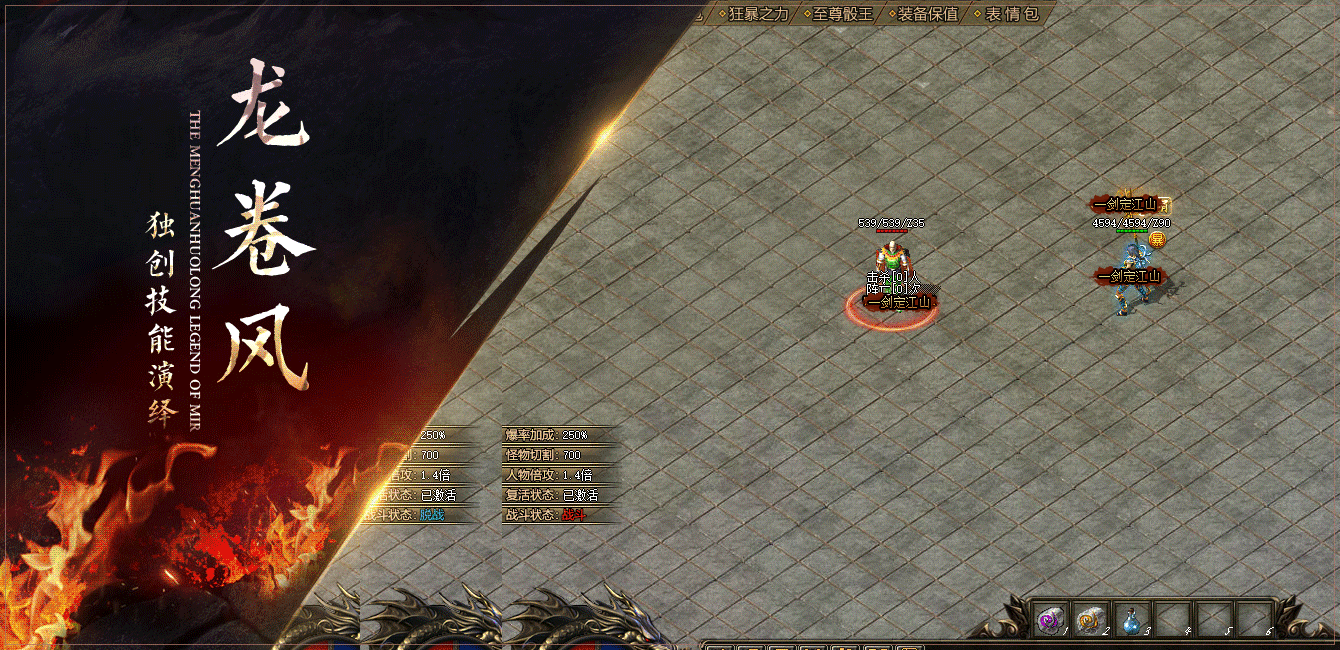Select the 至尊骰王 top bar entry
This screenshot has height=650, width=1340.
tap(842, 14)
